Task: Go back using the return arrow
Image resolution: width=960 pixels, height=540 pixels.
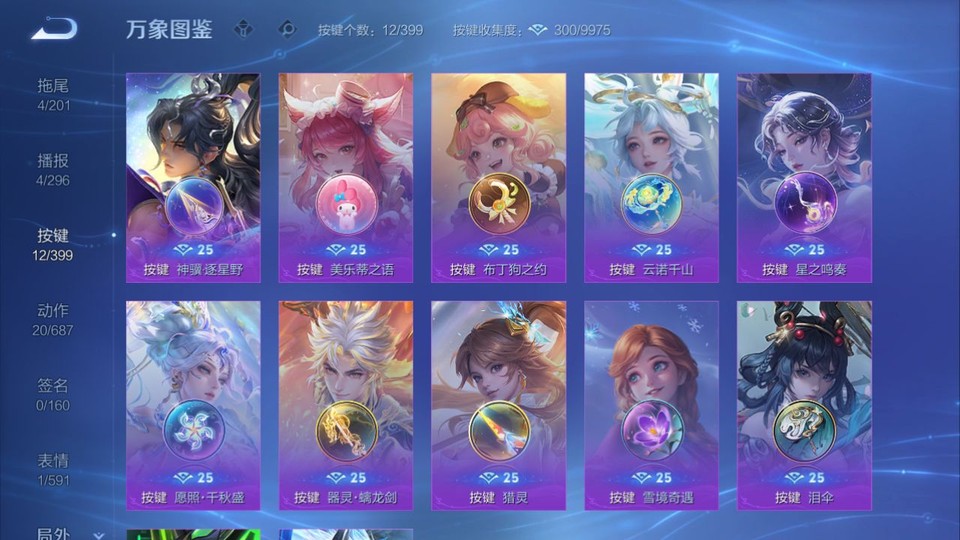Action: click(54, 29)
